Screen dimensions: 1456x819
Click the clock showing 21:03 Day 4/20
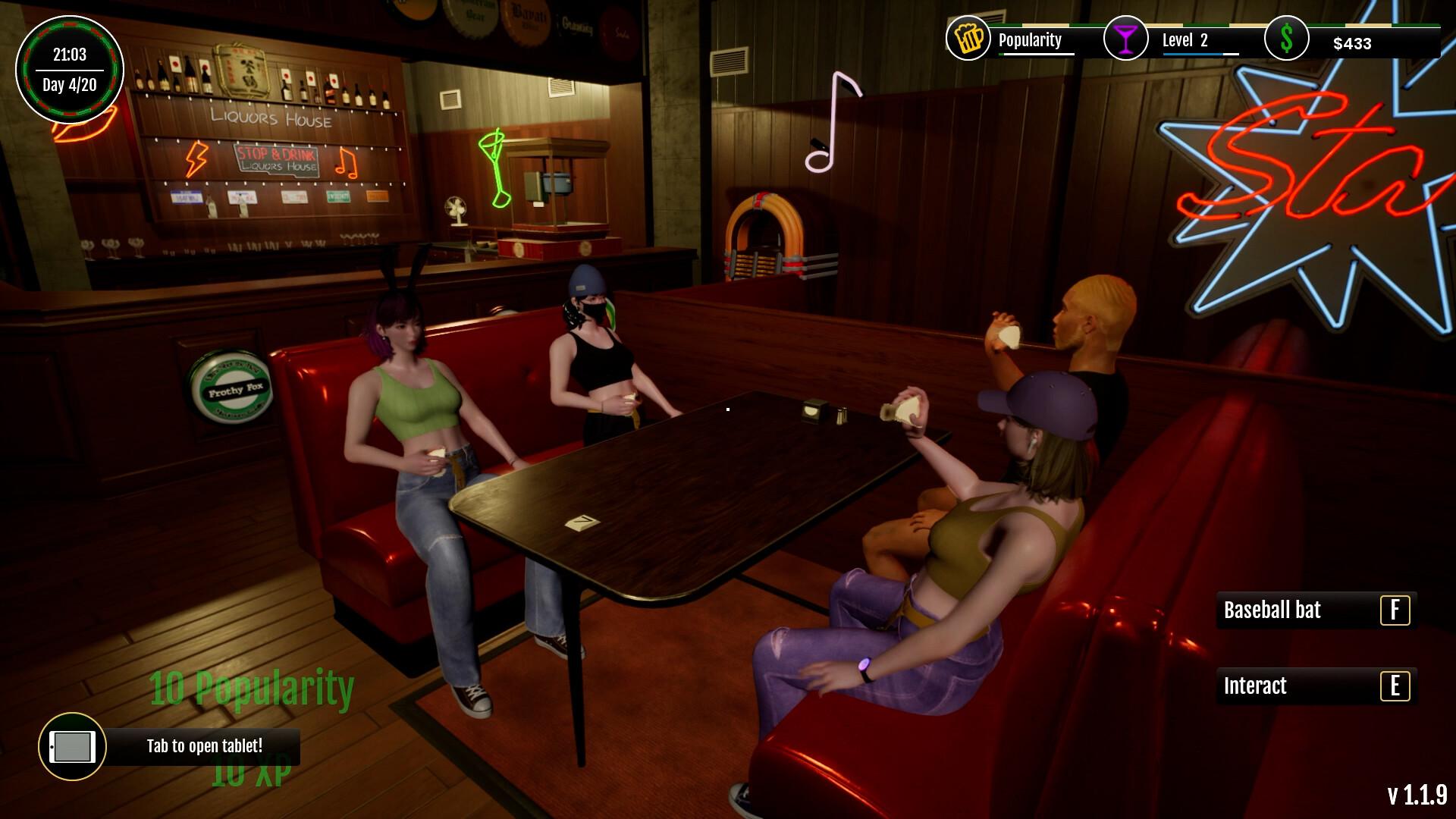(70, 68)
